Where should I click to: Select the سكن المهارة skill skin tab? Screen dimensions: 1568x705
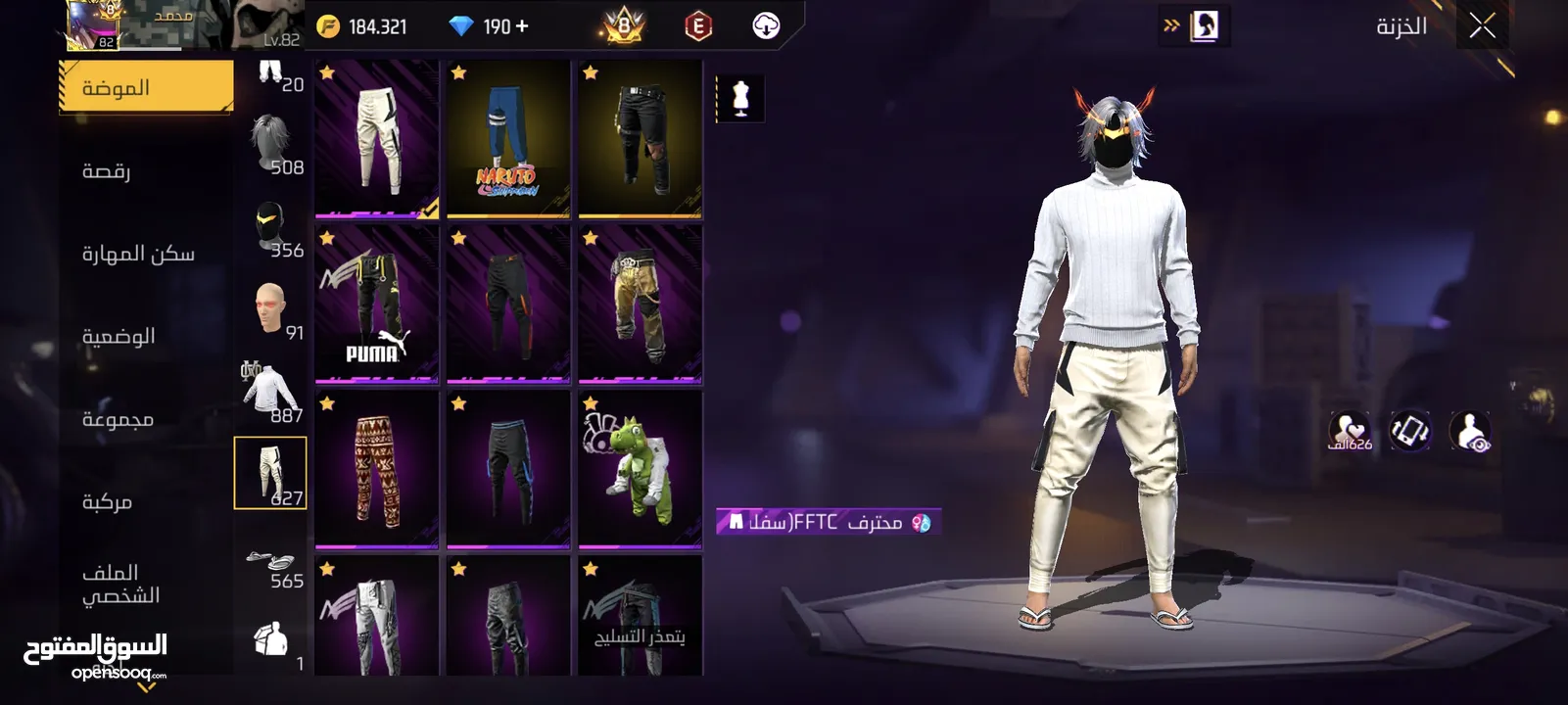point(138,254)
